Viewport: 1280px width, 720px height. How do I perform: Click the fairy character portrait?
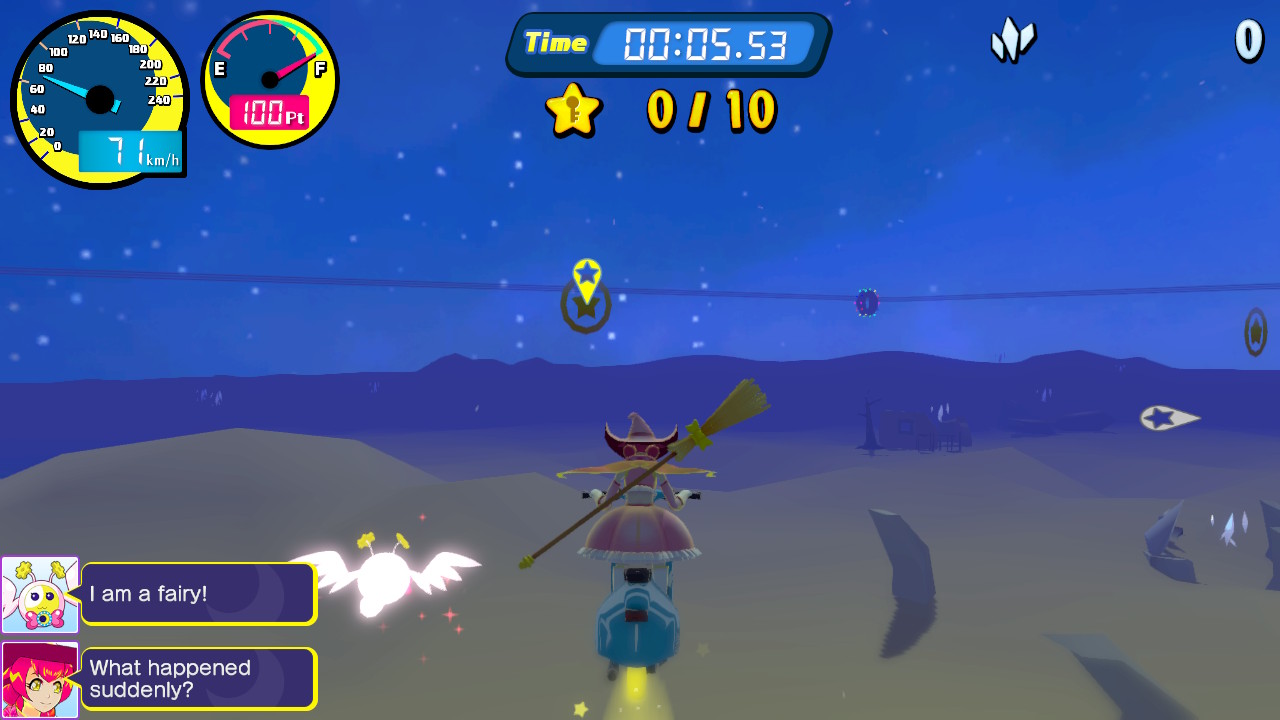[x=40, y=595]
